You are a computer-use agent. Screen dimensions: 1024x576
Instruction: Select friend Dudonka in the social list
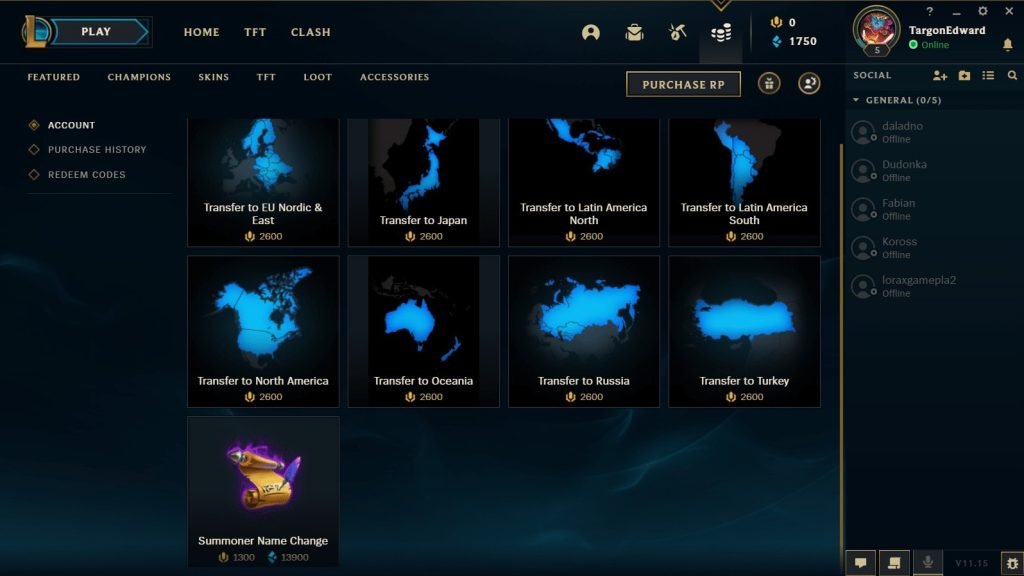click(904, 170)
